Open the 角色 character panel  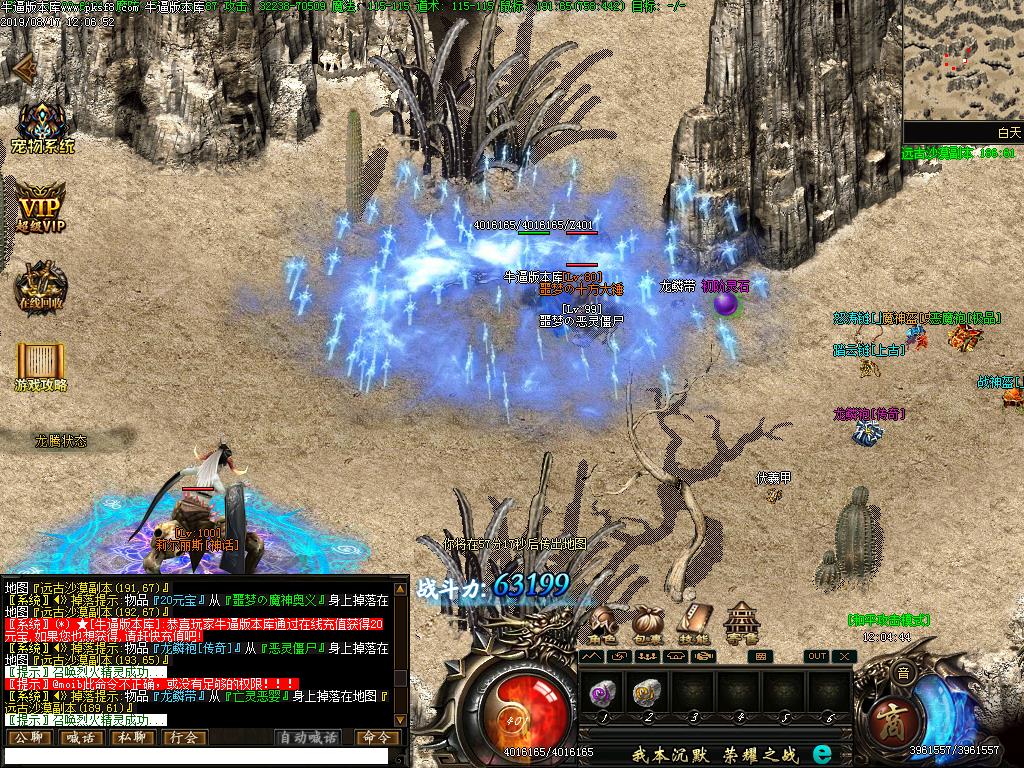[602, 623]
